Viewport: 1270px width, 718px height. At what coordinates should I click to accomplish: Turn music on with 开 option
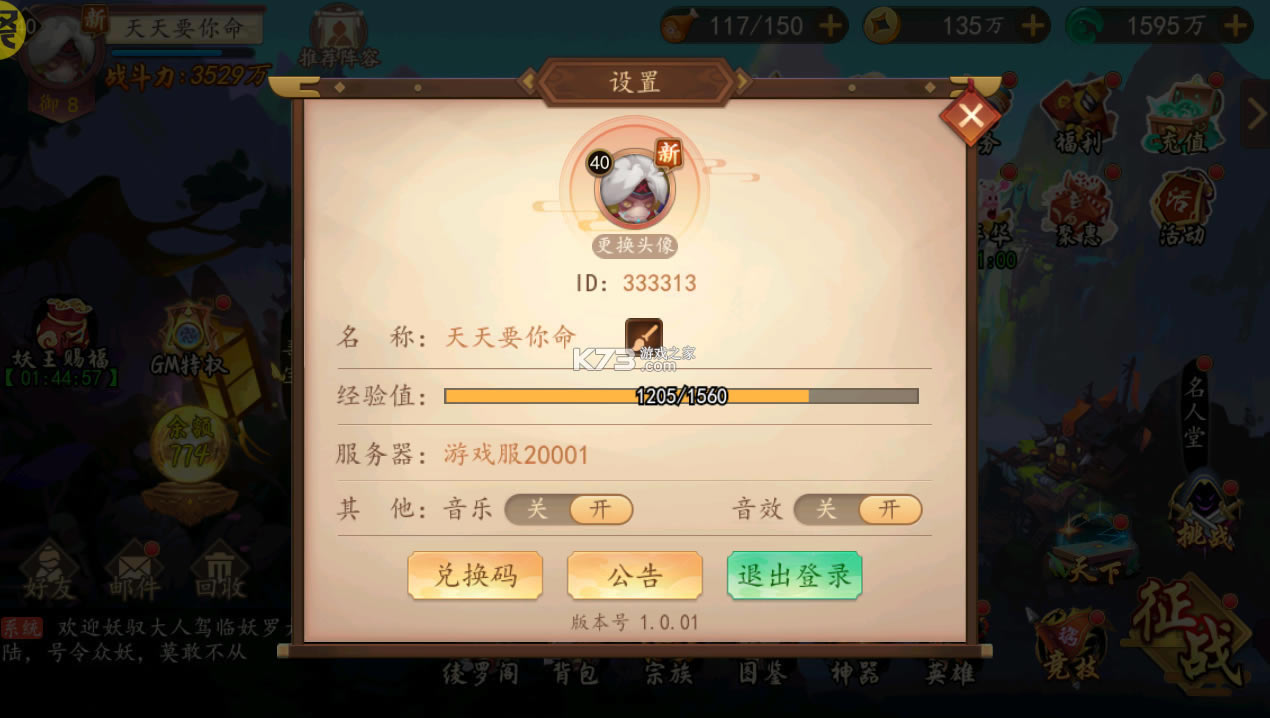pyautogui.click(x=600, y=509)
